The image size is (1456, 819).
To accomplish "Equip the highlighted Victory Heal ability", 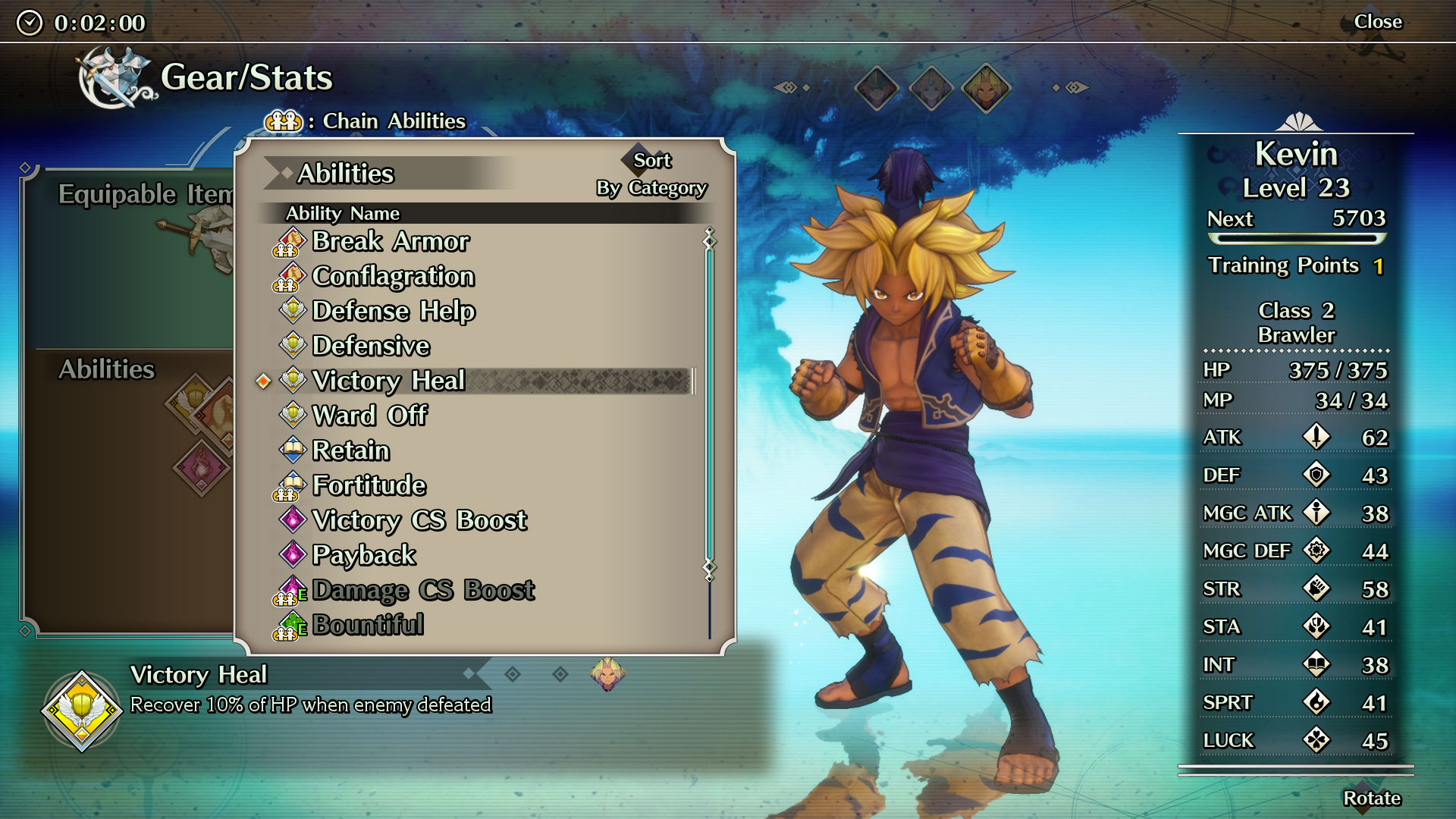I will tap(388, 381).
